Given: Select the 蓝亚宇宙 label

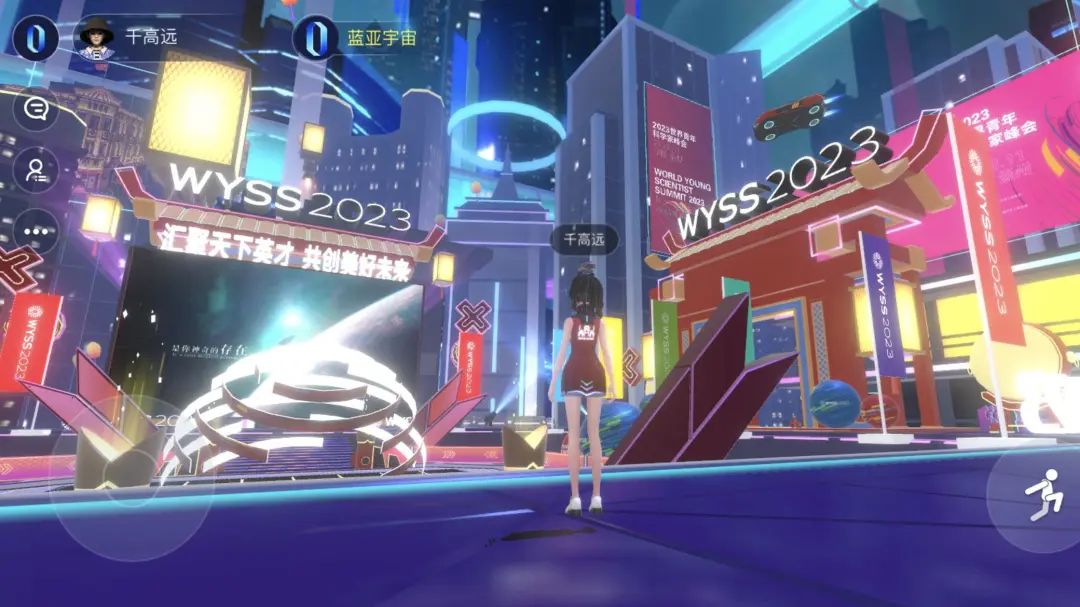Looking at the screenshot, I should 381,38.
